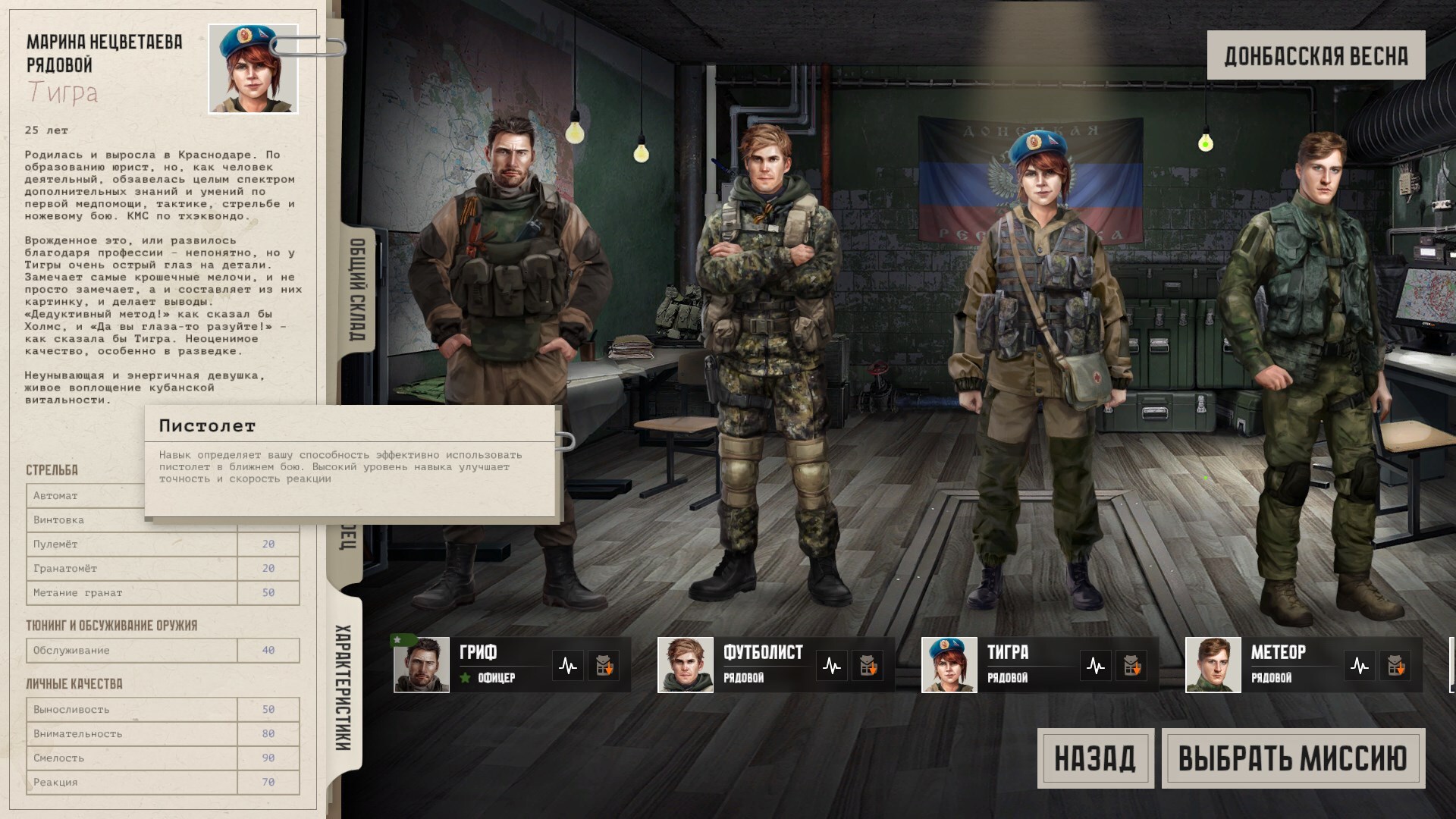Select Футболист's portrait in the squad bar
The width and height of the screenshot is (1456, 819).
point(686,665)
